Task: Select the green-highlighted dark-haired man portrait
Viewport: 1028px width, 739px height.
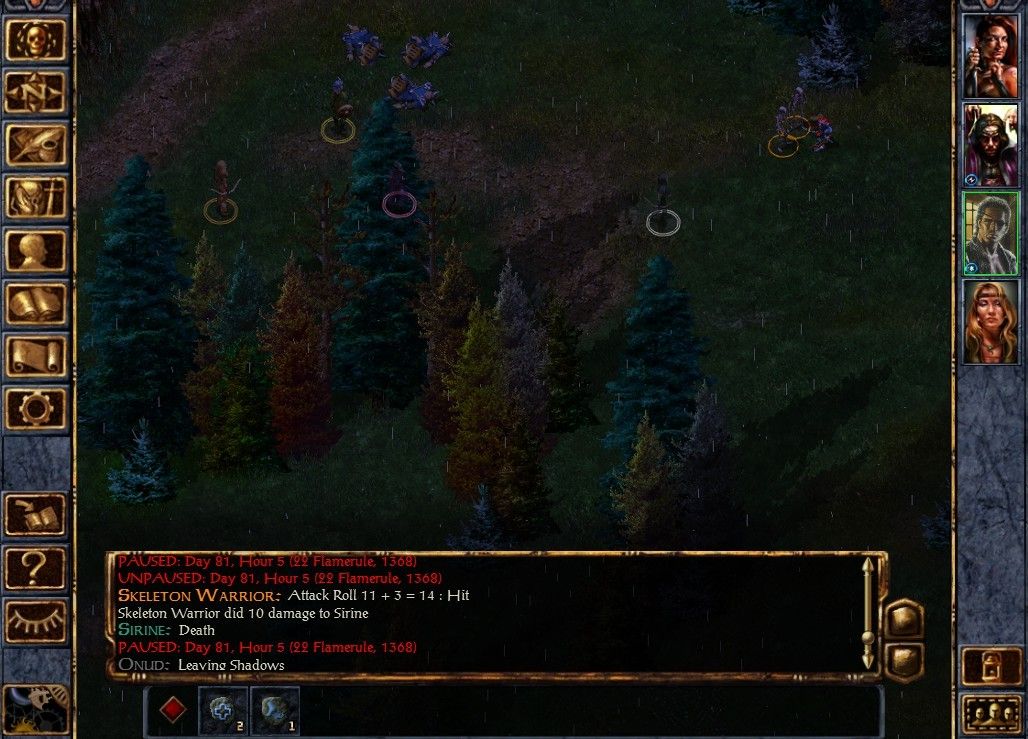Action: tap(990, 233)
